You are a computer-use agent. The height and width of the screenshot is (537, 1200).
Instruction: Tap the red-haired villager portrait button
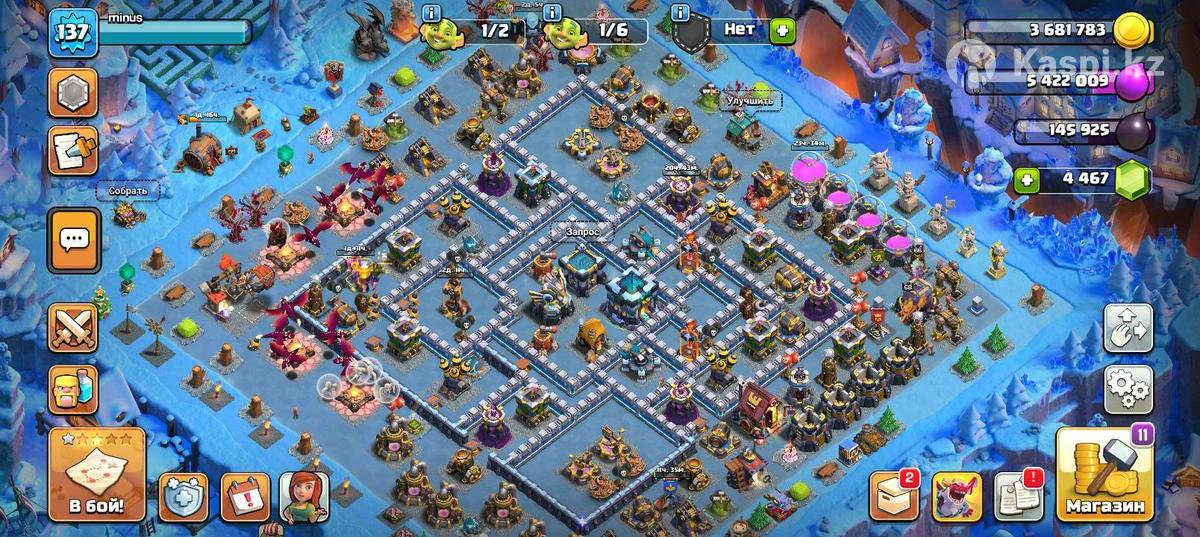point(304,497)
